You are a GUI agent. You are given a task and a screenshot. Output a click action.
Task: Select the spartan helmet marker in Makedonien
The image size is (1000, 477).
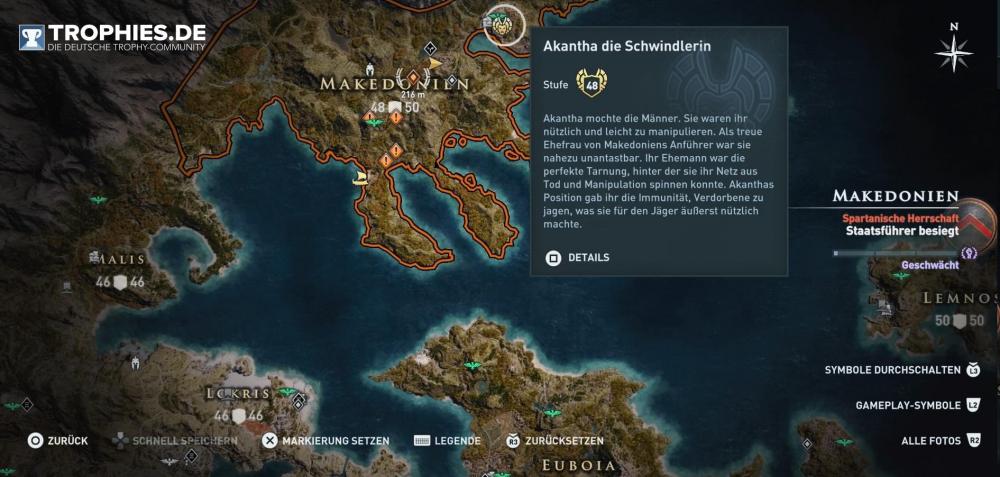(371, 72)
